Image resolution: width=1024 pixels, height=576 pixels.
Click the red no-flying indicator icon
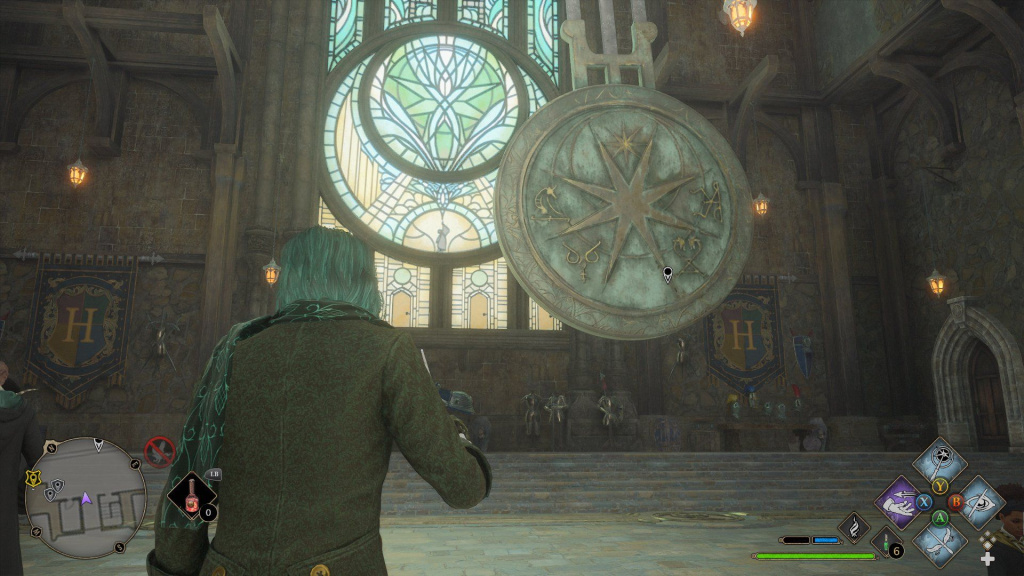(160, 452)
